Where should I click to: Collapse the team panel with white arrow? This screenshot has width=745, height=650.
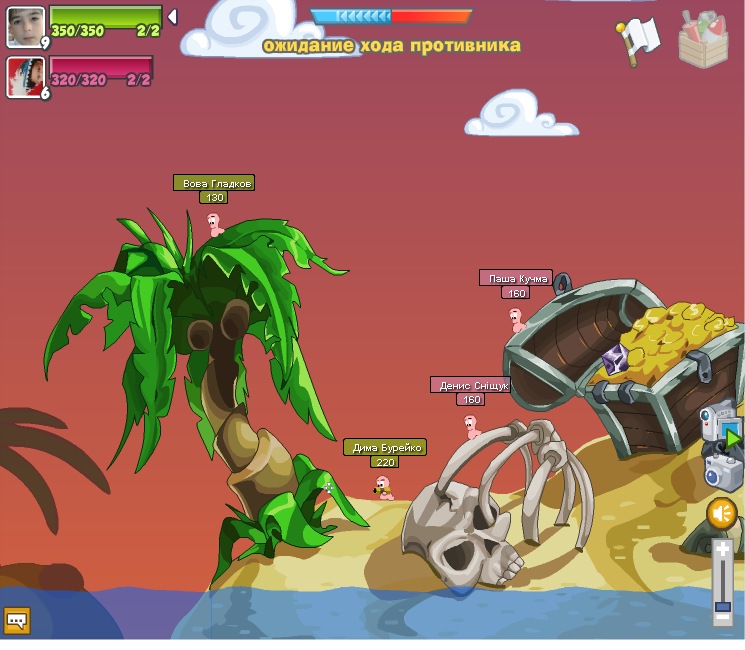[172, 17]
